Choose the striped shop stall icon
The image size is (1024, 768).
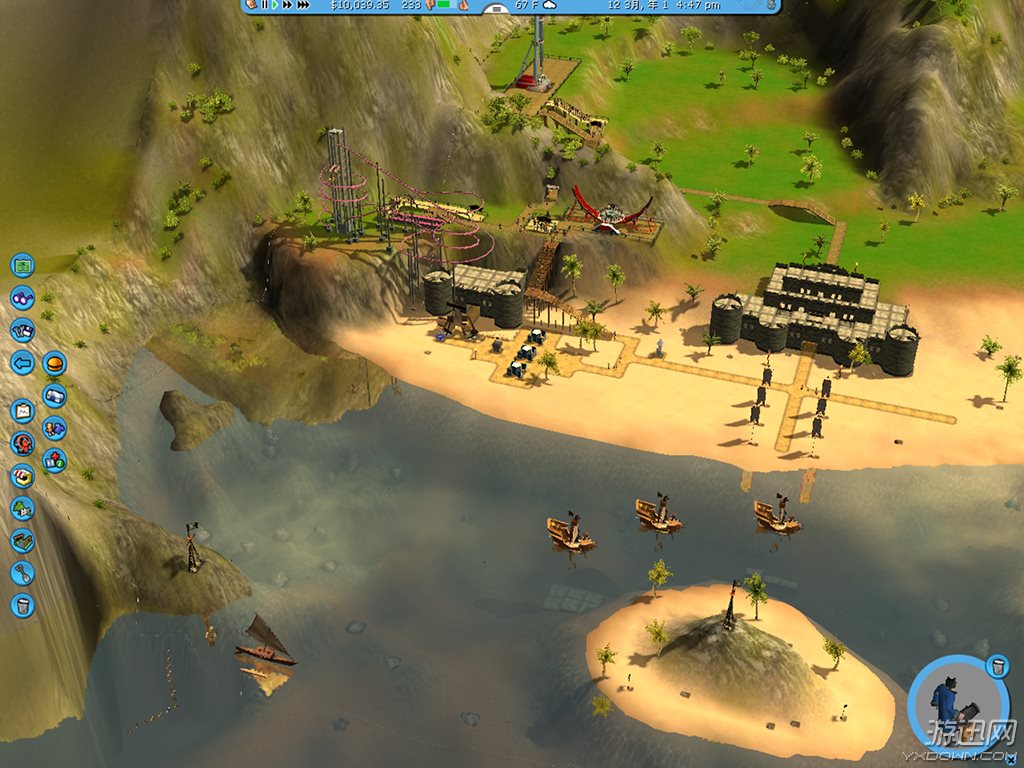[x=22, y=476]
